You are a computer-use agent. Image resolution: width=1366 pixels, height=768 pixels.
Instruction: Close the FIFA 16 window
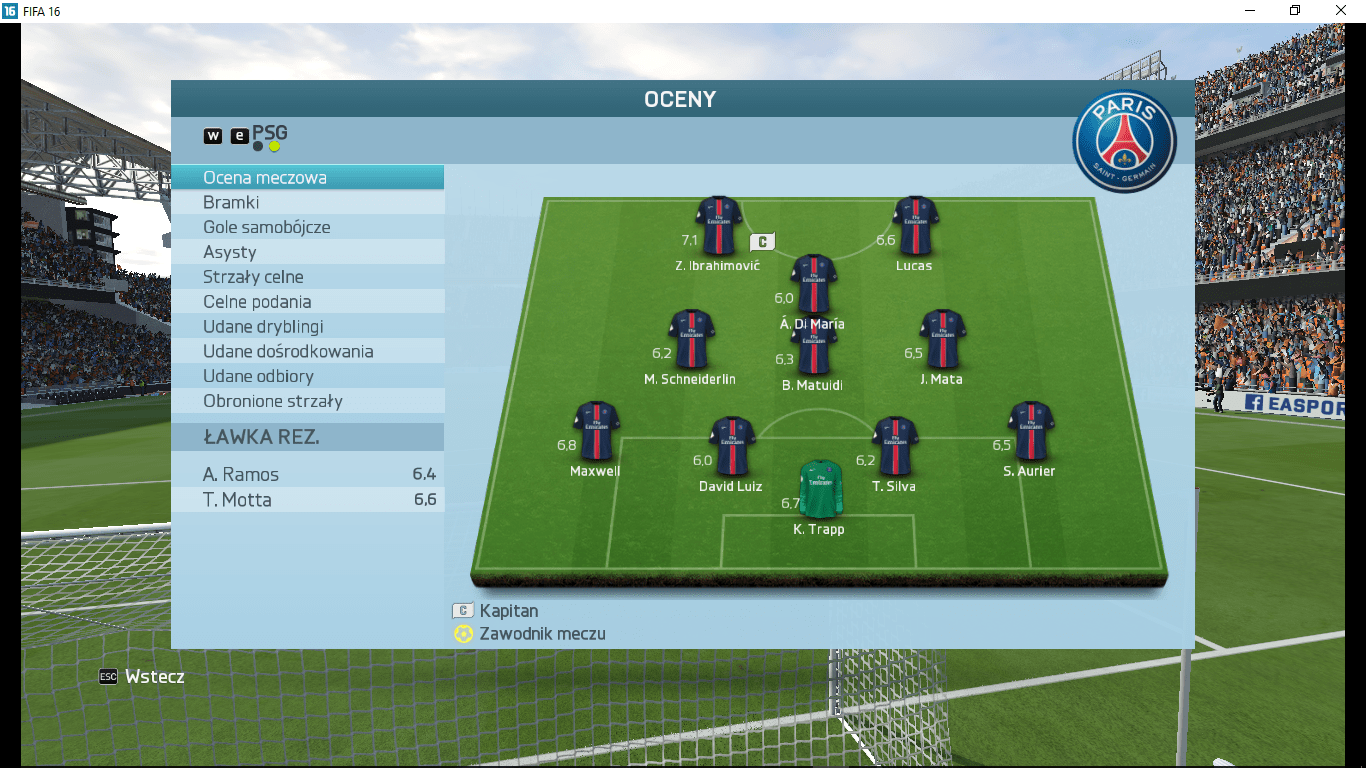coord(1342,10)
